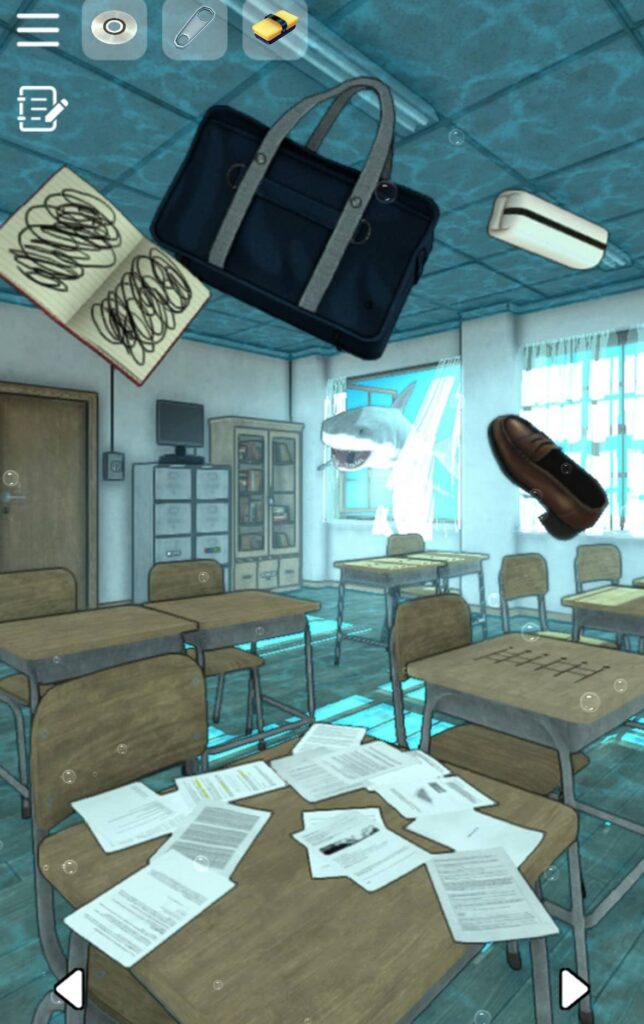The image size is (644, 1024).
Task: Open the notes memo icon
Action: (41, 109)
